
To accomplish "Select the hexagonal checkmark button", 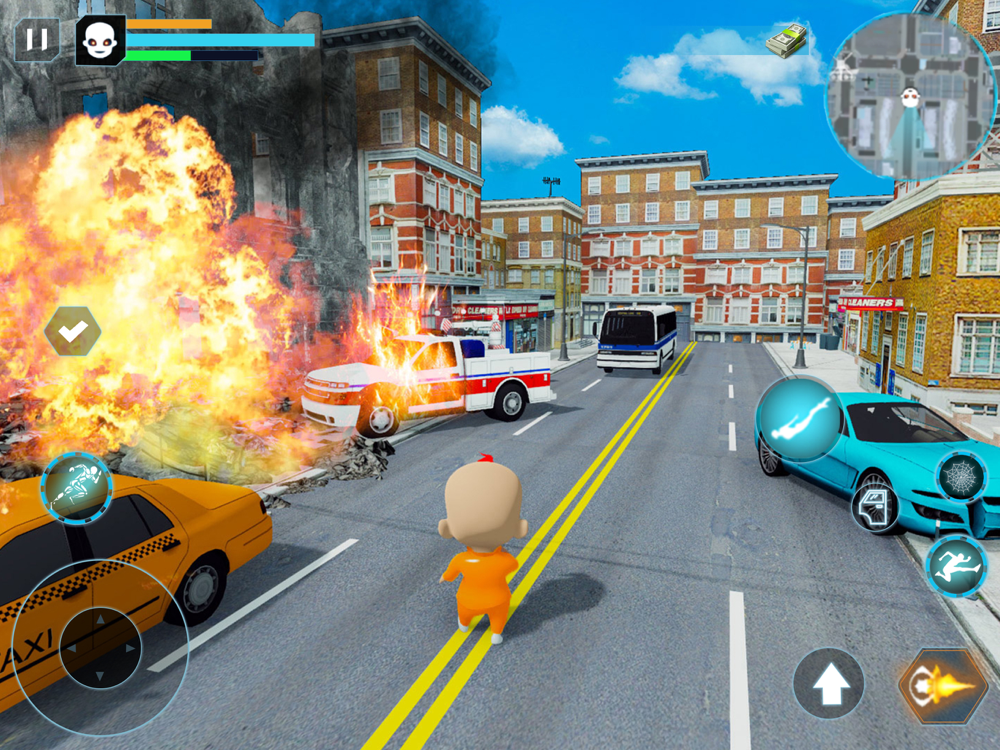I will pos(72,331).
